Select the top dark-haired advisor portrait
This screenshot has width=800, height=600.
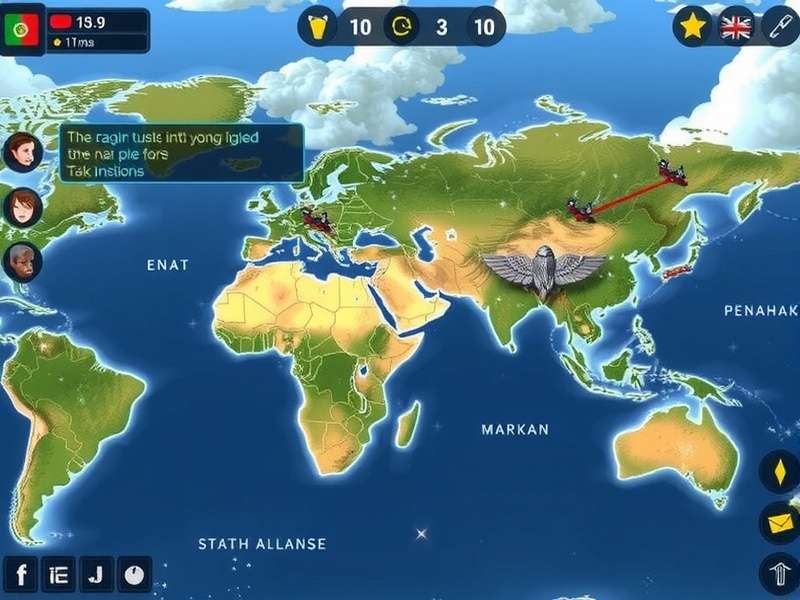click(x=21, y=152)
